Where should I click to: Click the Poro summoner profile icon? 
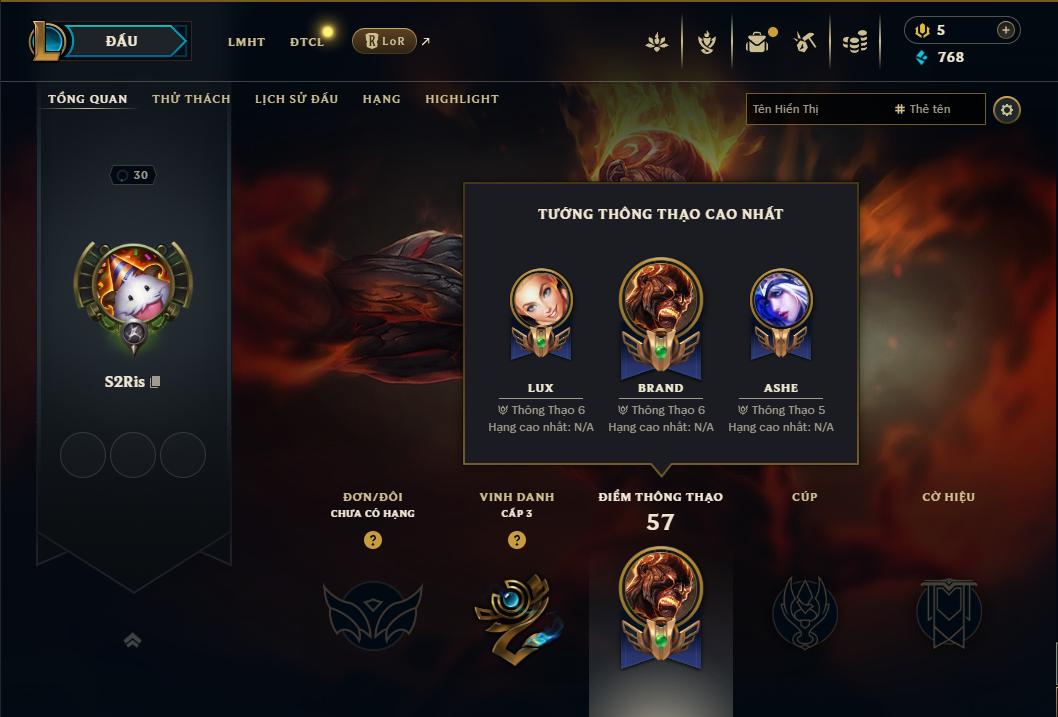133,285
